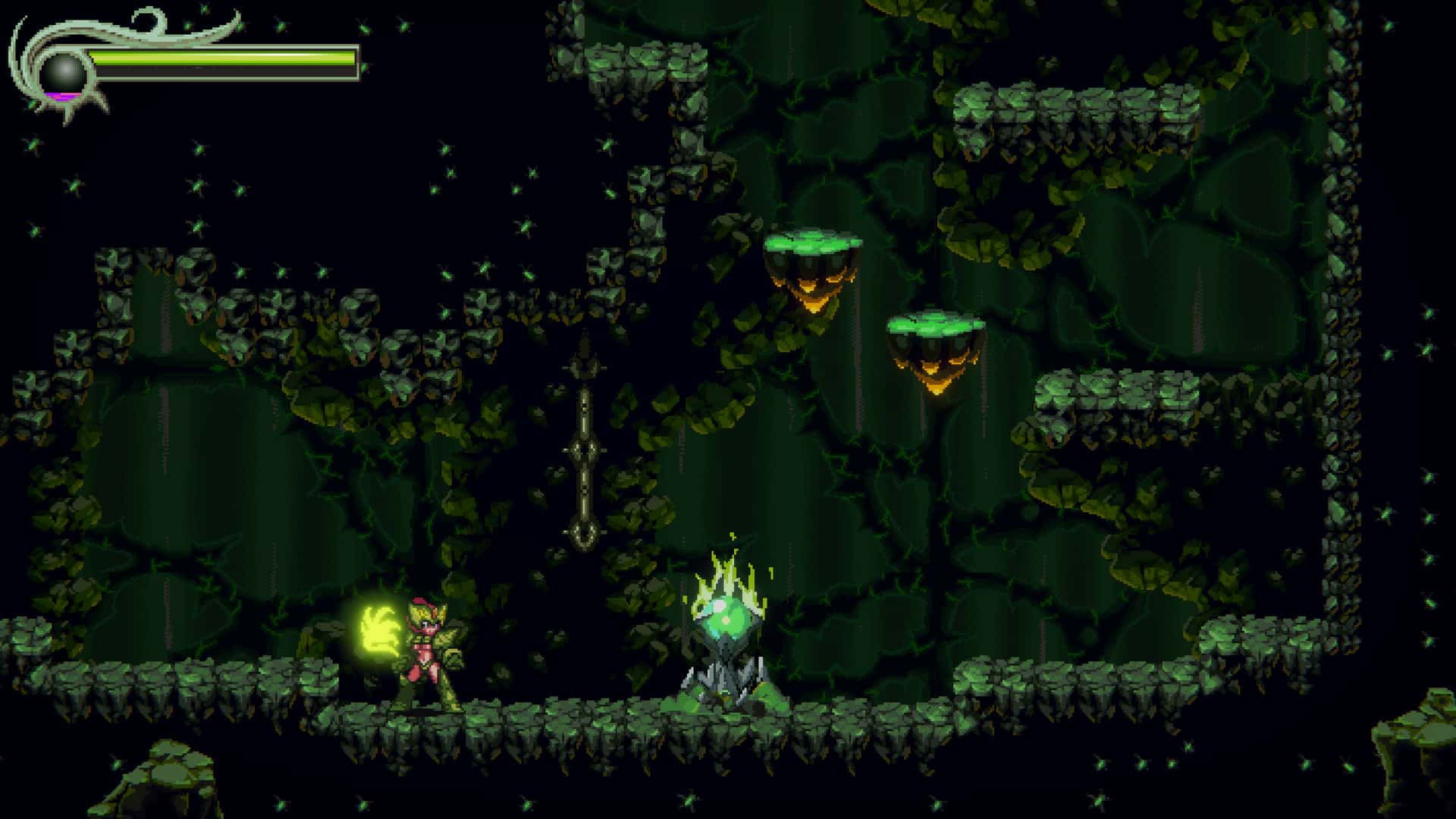Select the left floating lantern platform
Image resolution: width=1456 pixels, height=819 pixels.
[x=811, y=258]
